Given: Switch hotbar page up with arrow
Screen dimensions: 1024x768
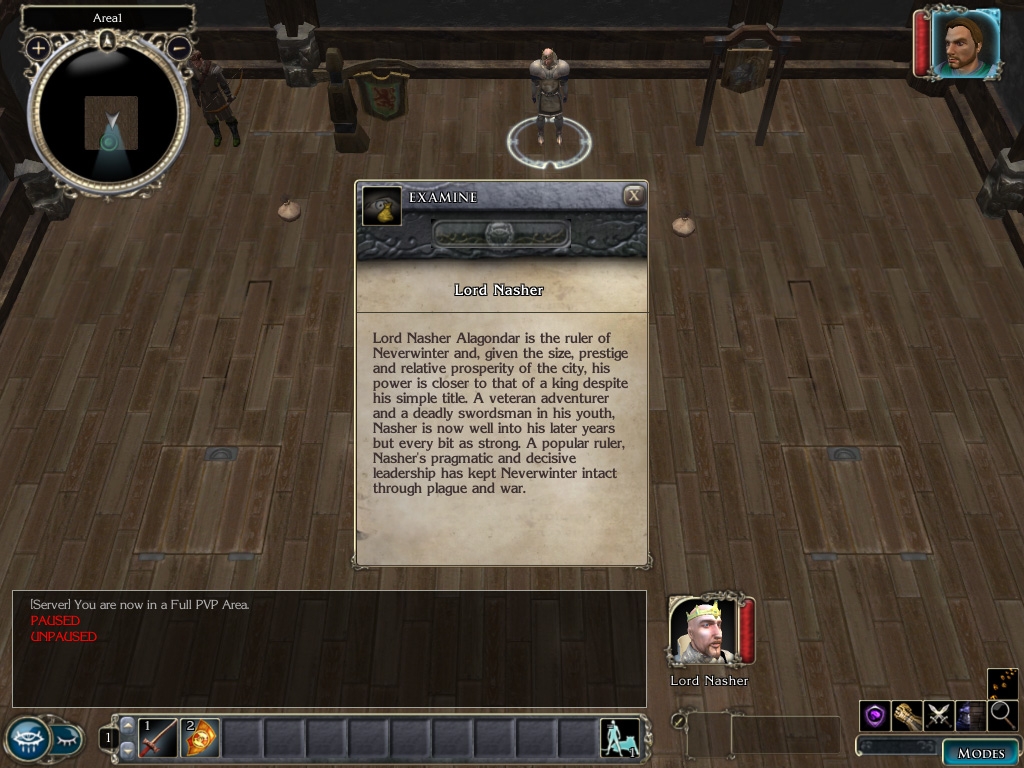Looking at the screenshot, I should [x=127, y=725].
